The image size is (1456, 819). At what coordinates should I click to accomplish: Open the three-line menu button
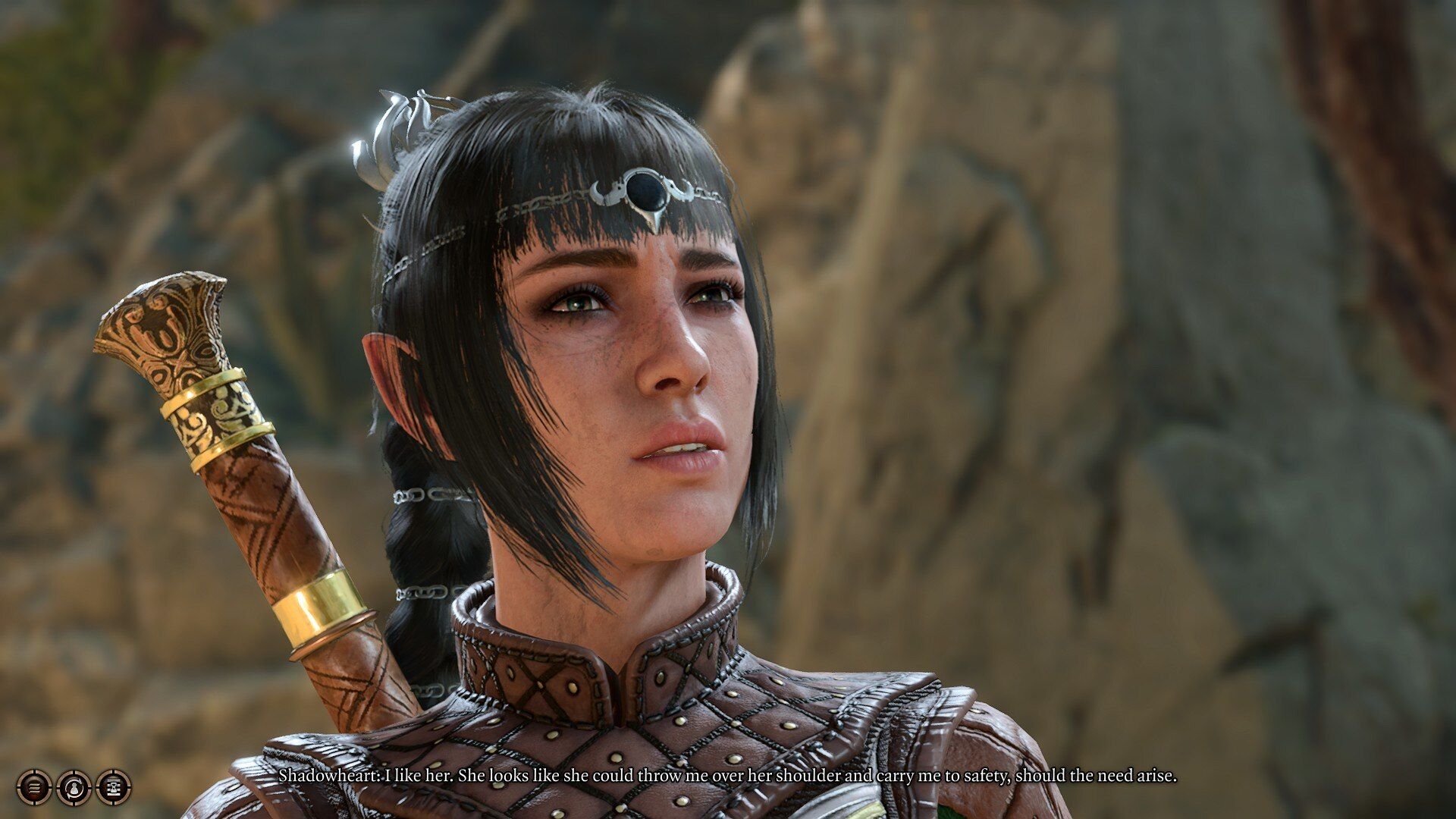click(x=34, y=787)
